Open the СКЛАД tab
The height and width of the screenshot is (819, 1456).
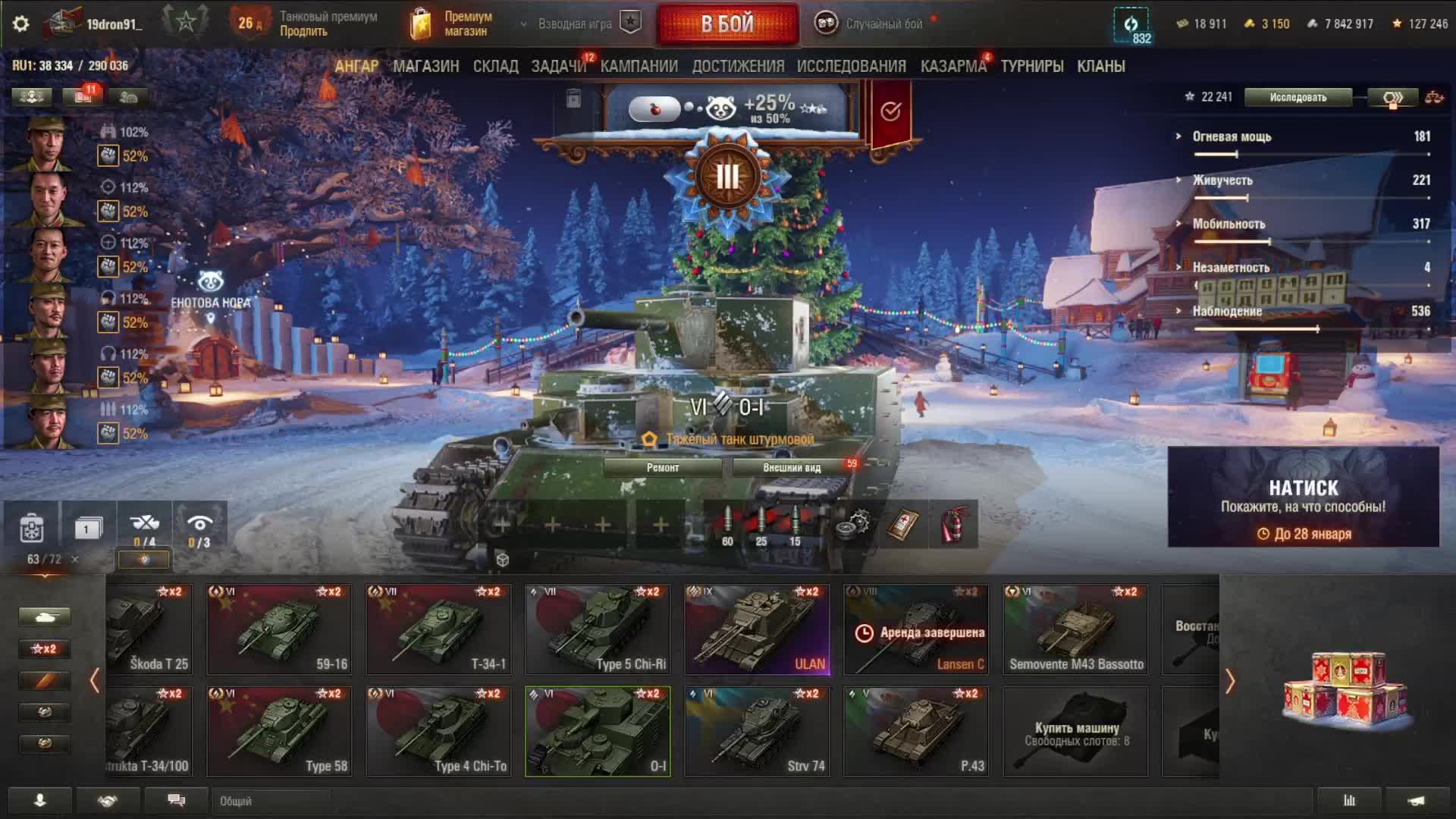point(495,67)
